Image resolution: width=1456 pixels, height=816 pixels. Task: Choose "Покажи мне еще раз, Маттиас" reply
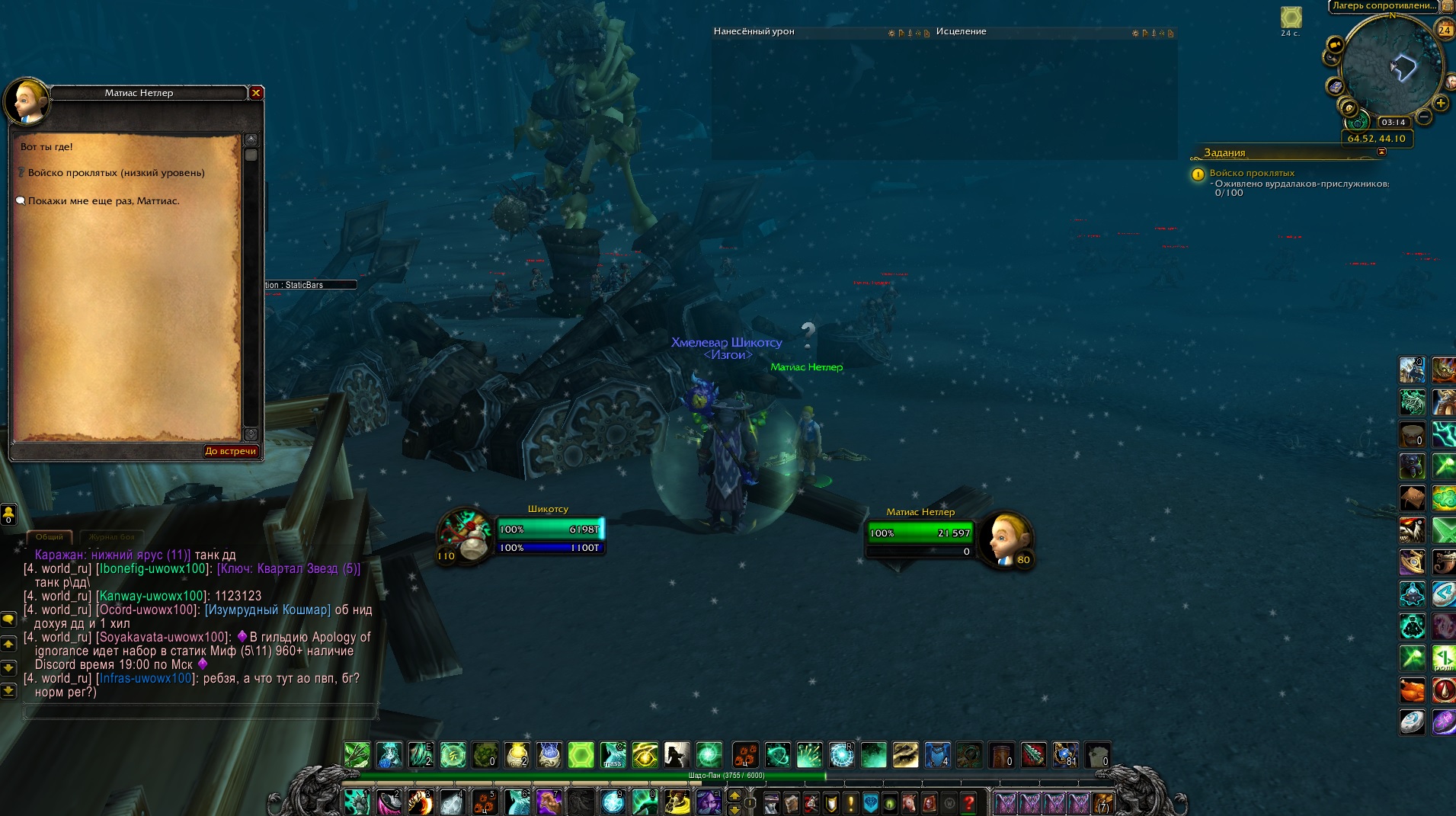tap(104, 201)
